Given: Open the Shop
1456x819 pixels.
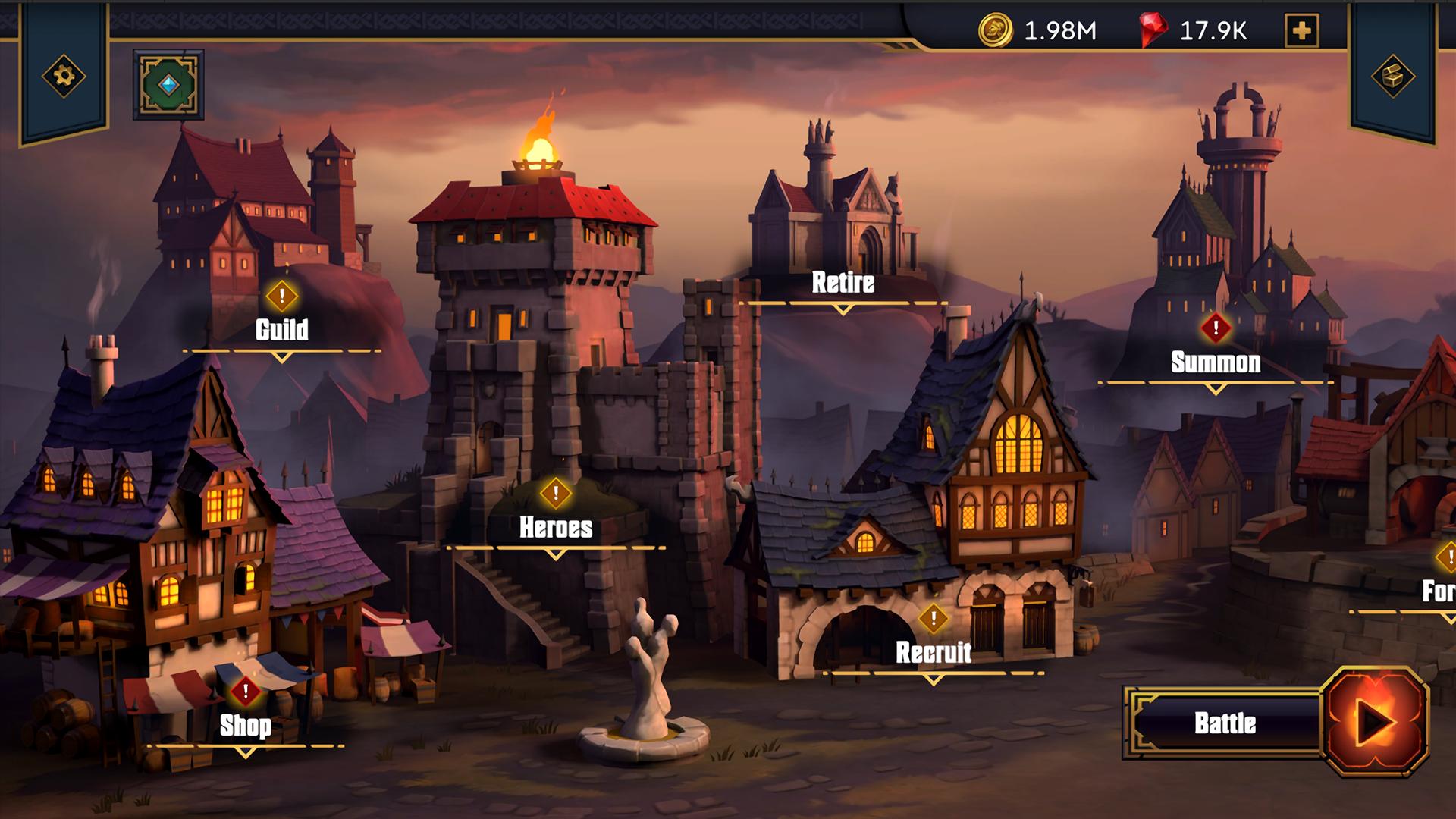Looking at the screenshot, I should [245, 726].
